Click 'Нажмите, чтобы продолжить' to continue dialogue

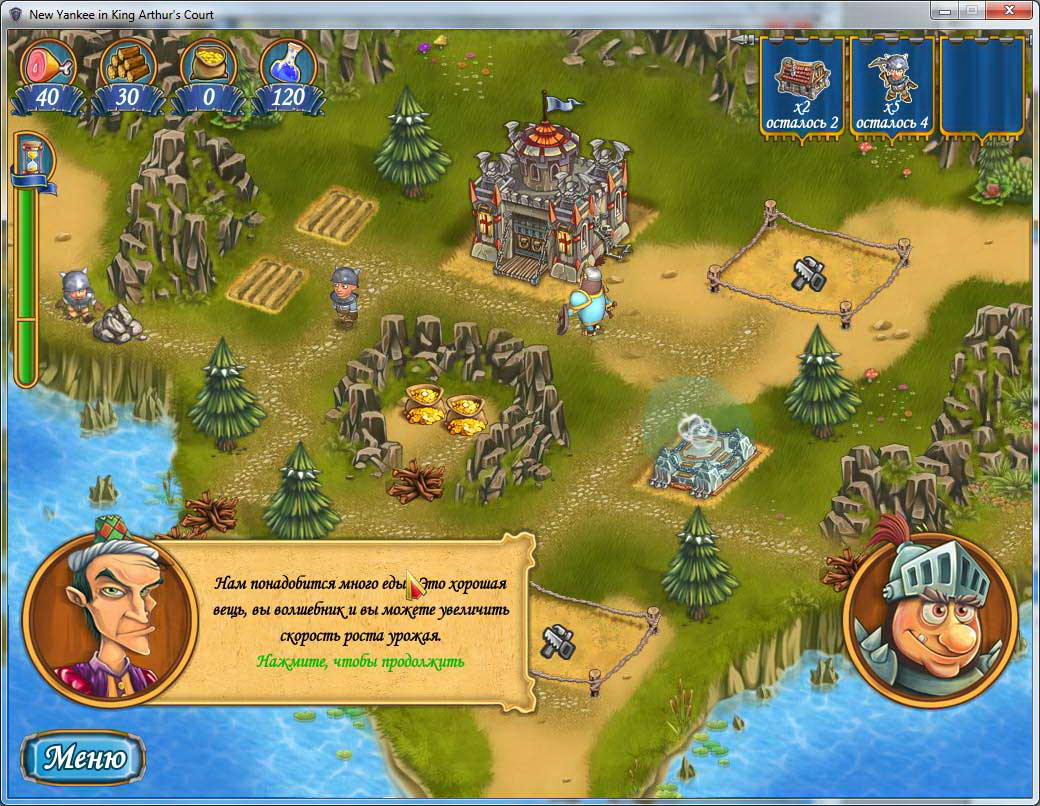pyautogui.click(x=360, y=661)
